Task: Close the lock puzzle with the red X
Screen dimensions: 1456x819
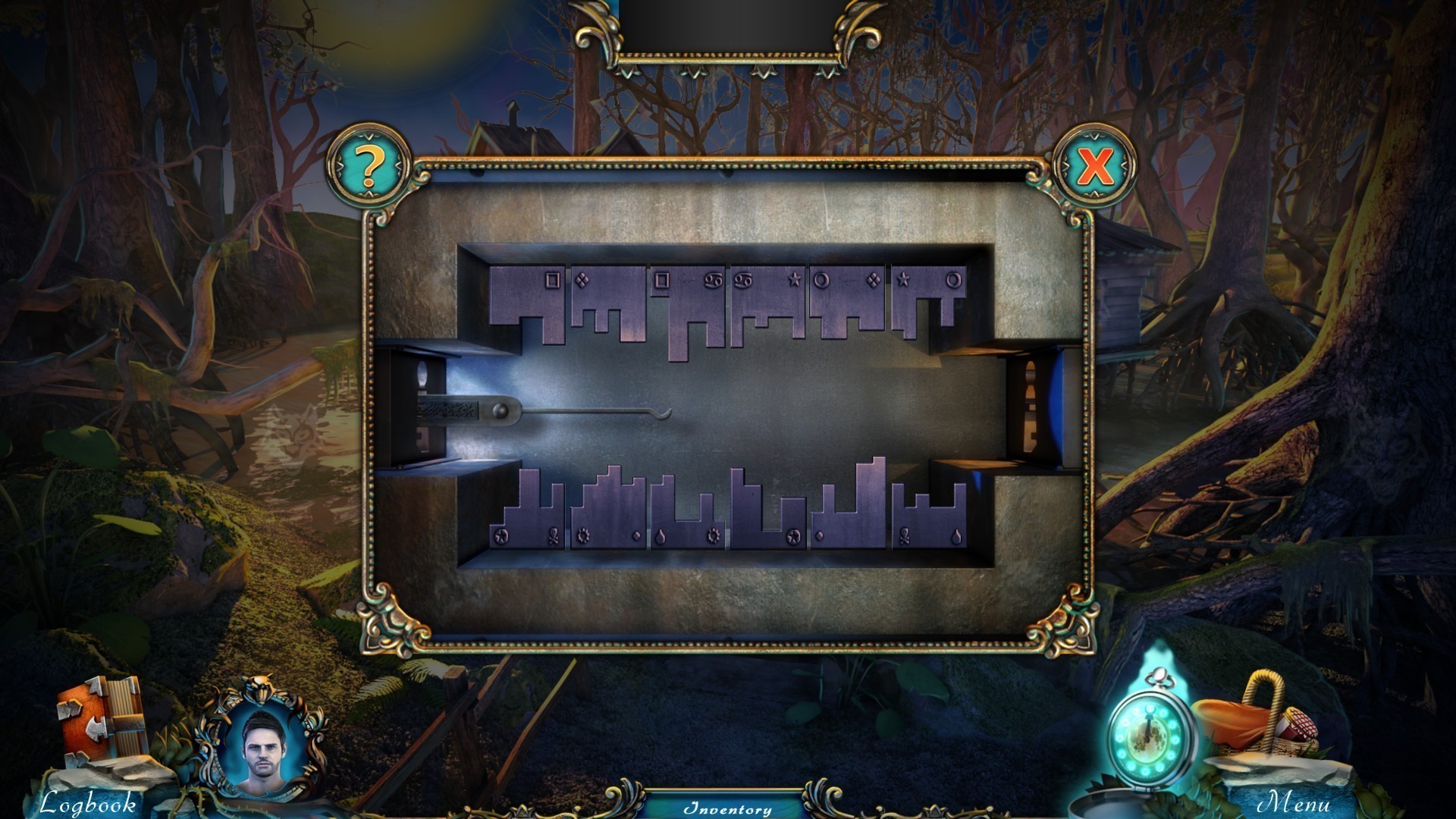Action: [x=1094, y=166]
